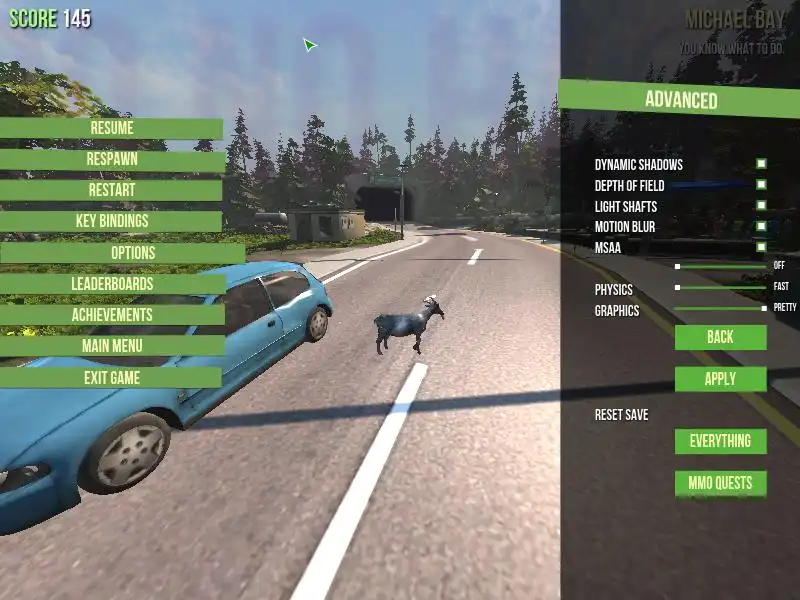The image size is (800, 600).
Task: Open the Key Bindings menu
Action: (x=111, y=221)
